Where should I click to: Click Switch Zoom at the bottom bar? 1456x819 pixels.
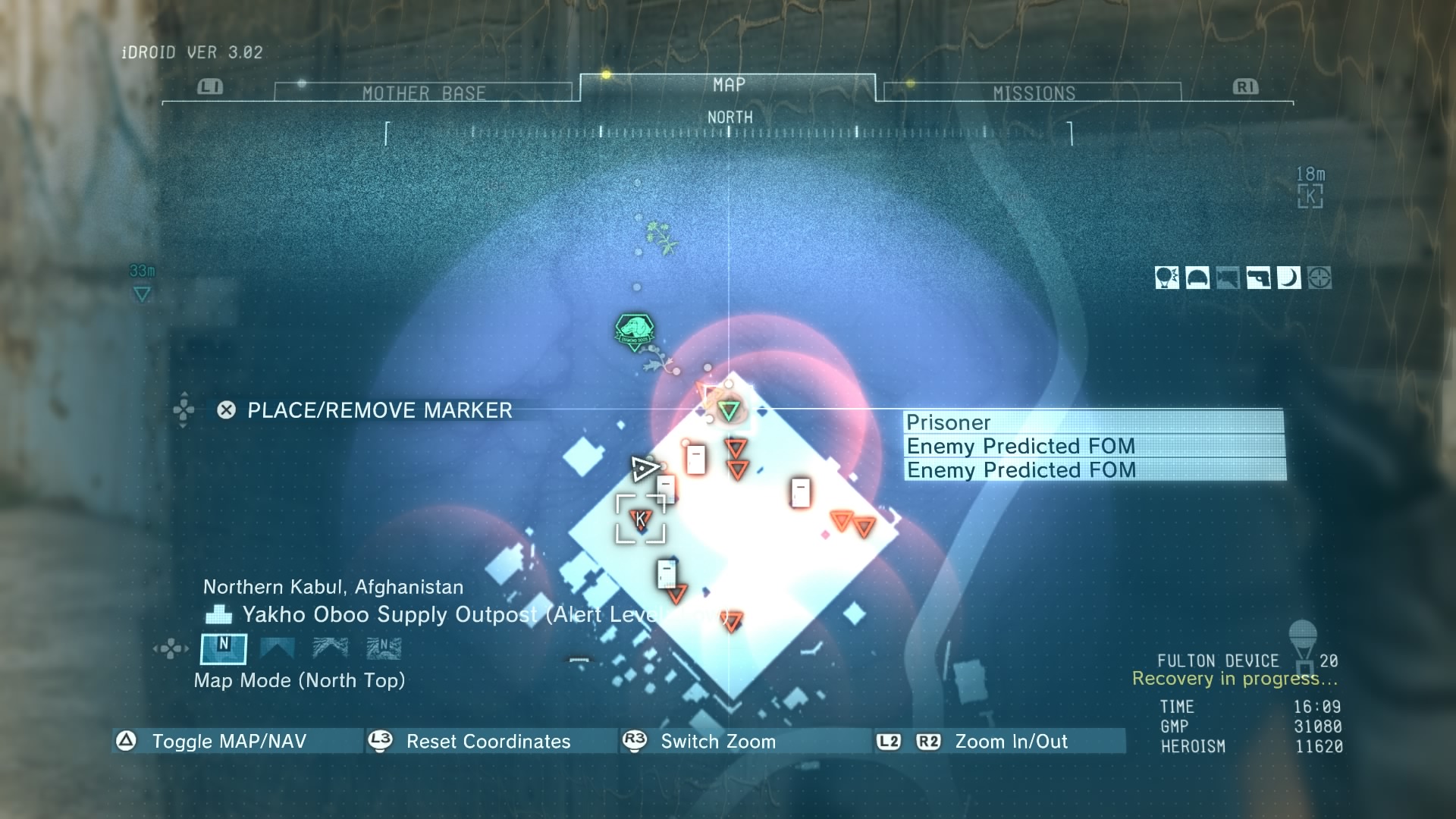click(717, 742)
